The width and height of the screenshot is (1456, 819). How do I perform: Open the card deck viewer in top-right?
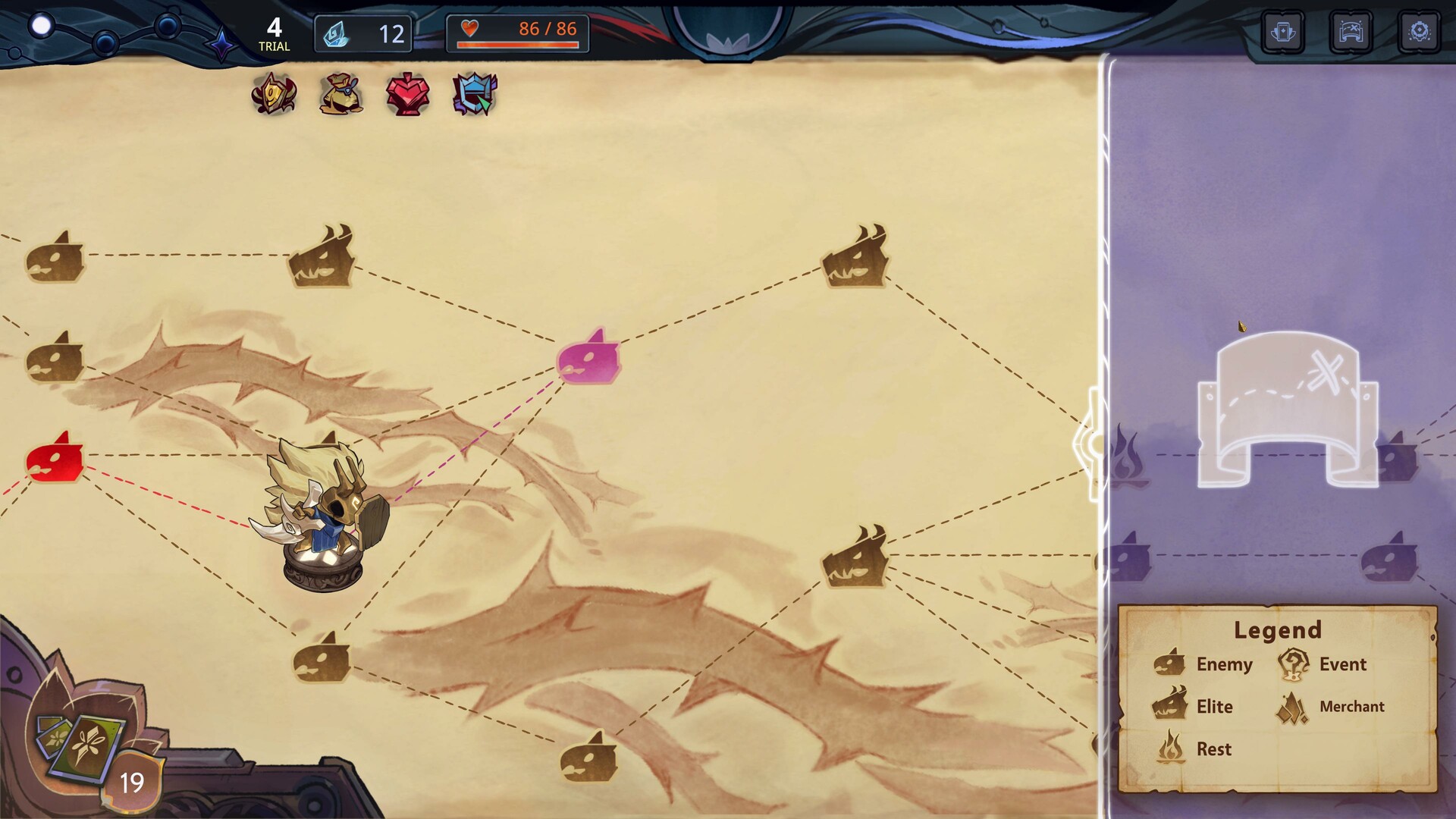(x=1284, y=32)
